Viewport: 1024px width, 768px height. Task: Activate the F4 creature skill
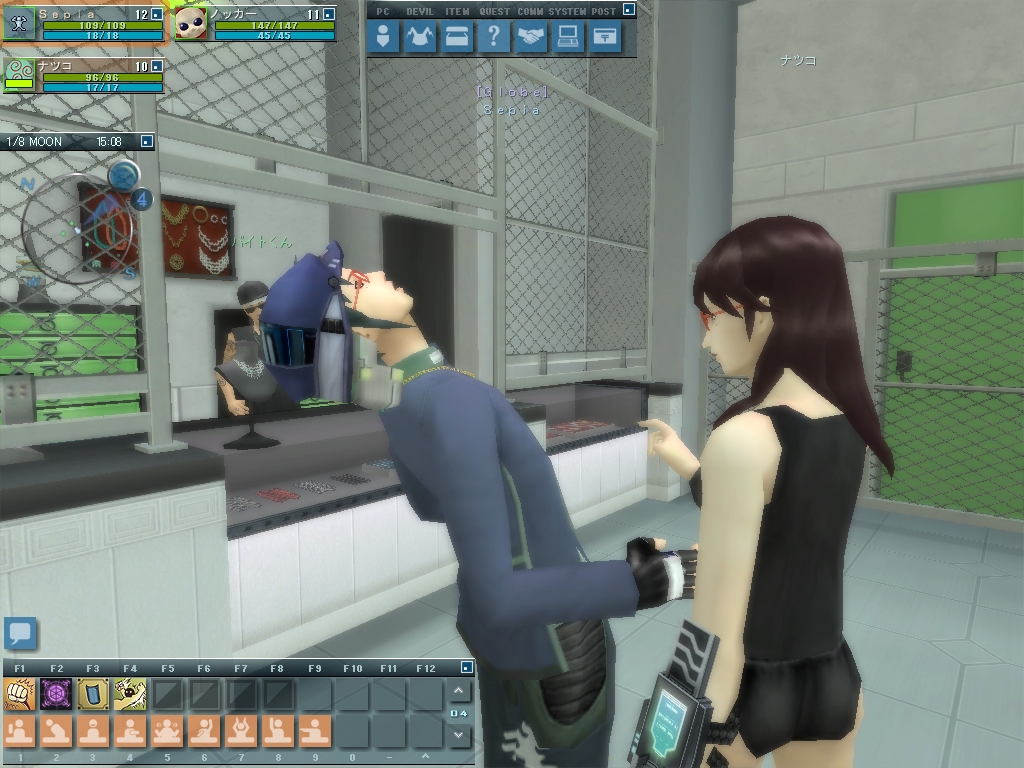[x=130, y=693]
